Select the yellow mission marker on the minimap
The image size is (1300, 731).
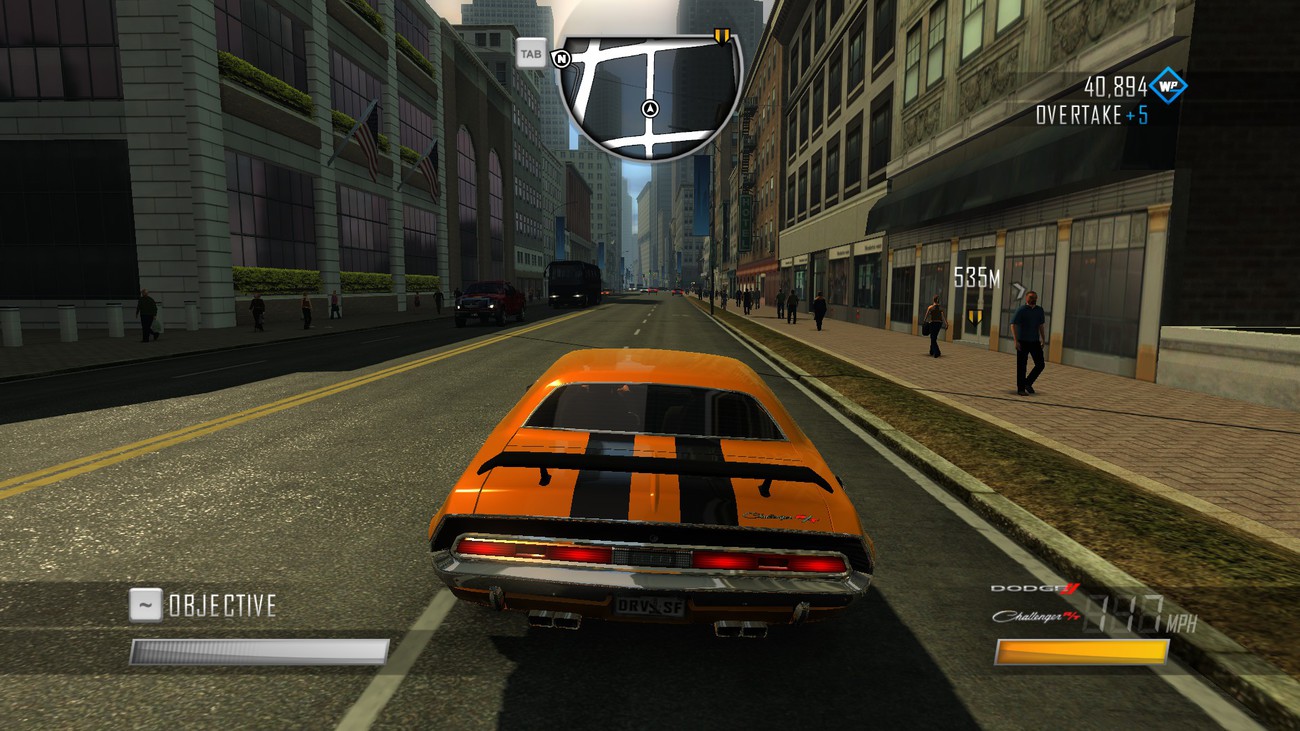(721, 38)
